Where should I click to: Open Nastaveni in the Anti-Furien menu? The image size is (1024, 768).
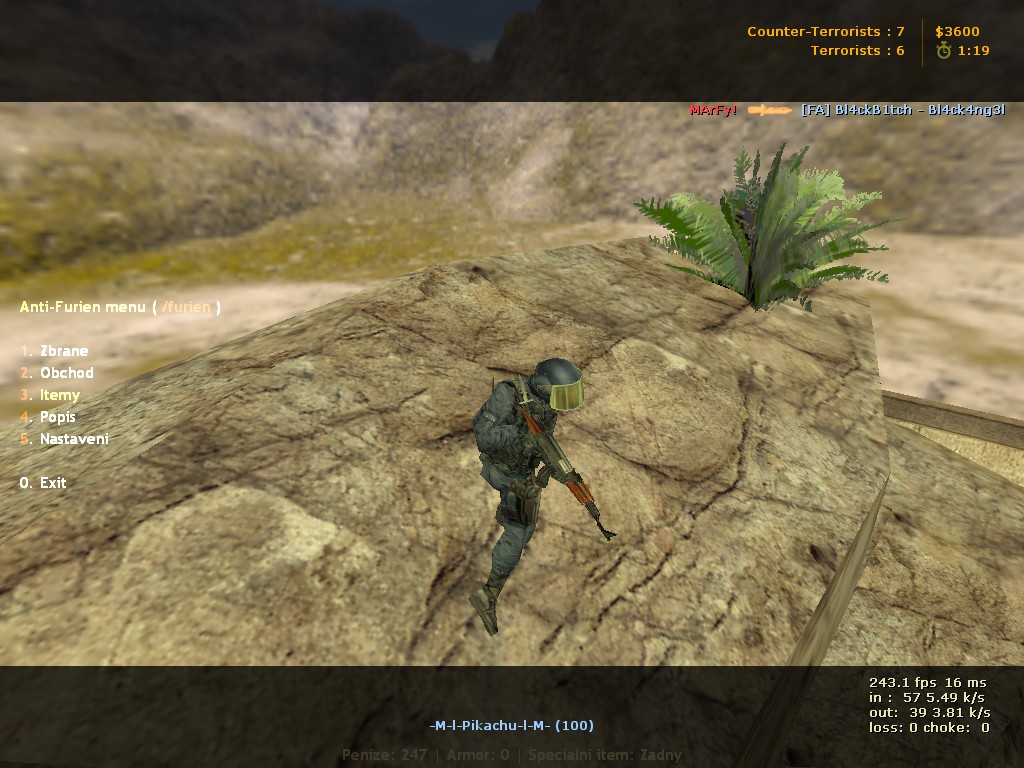point(73,439)
